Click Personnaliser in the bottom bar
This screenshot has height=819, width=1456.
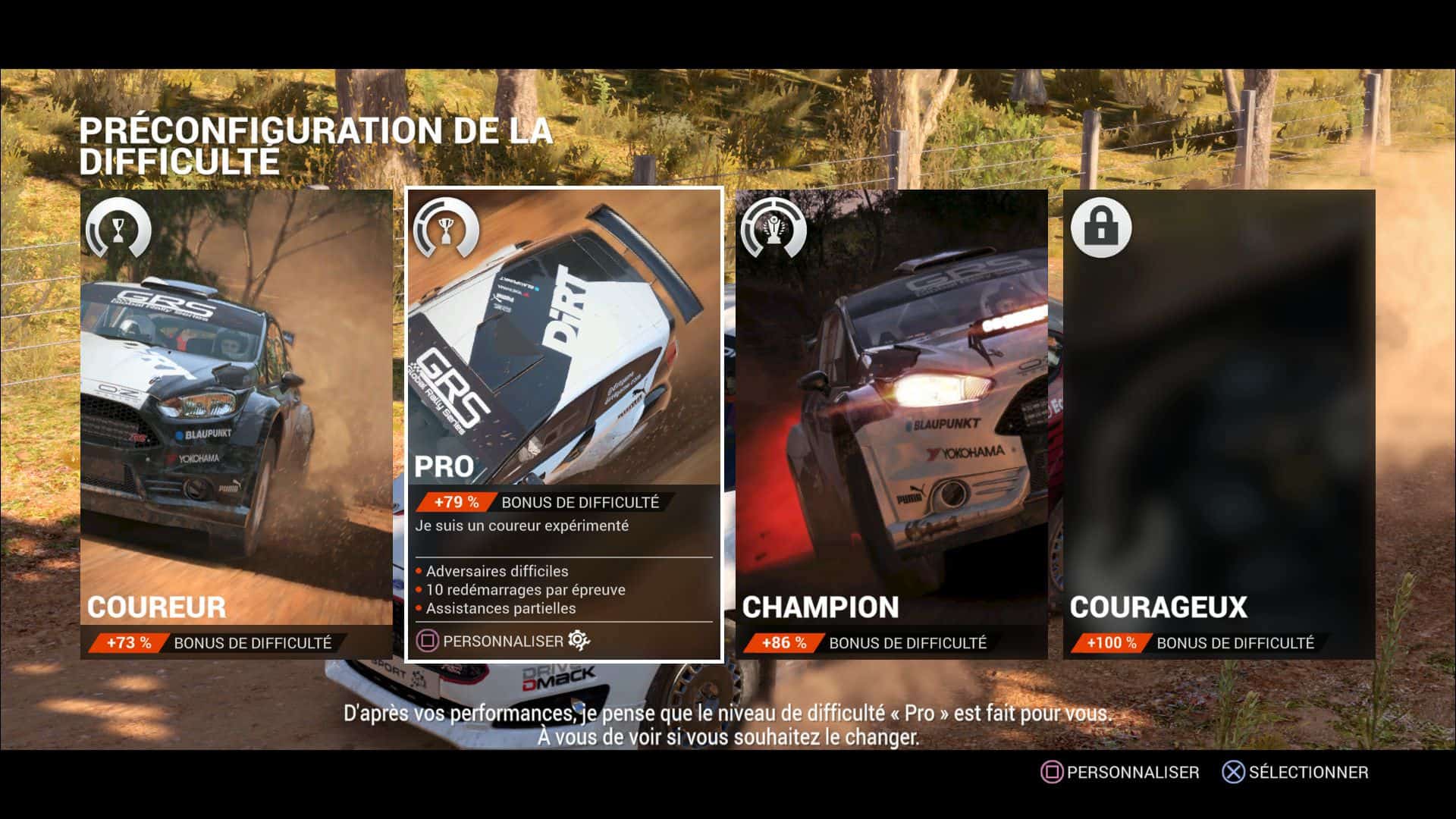coord(1121,772)
